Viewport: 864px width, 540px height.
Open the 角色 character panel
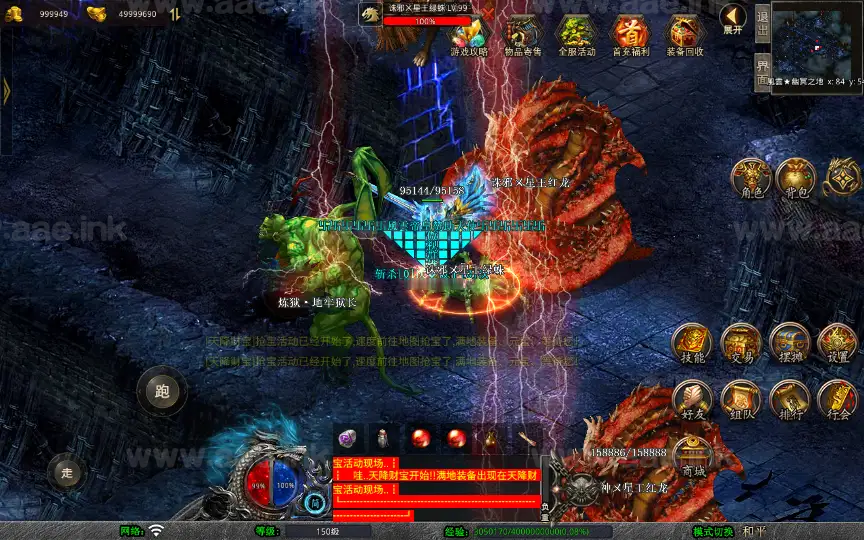pyautogui.click(x=751, y=178)
